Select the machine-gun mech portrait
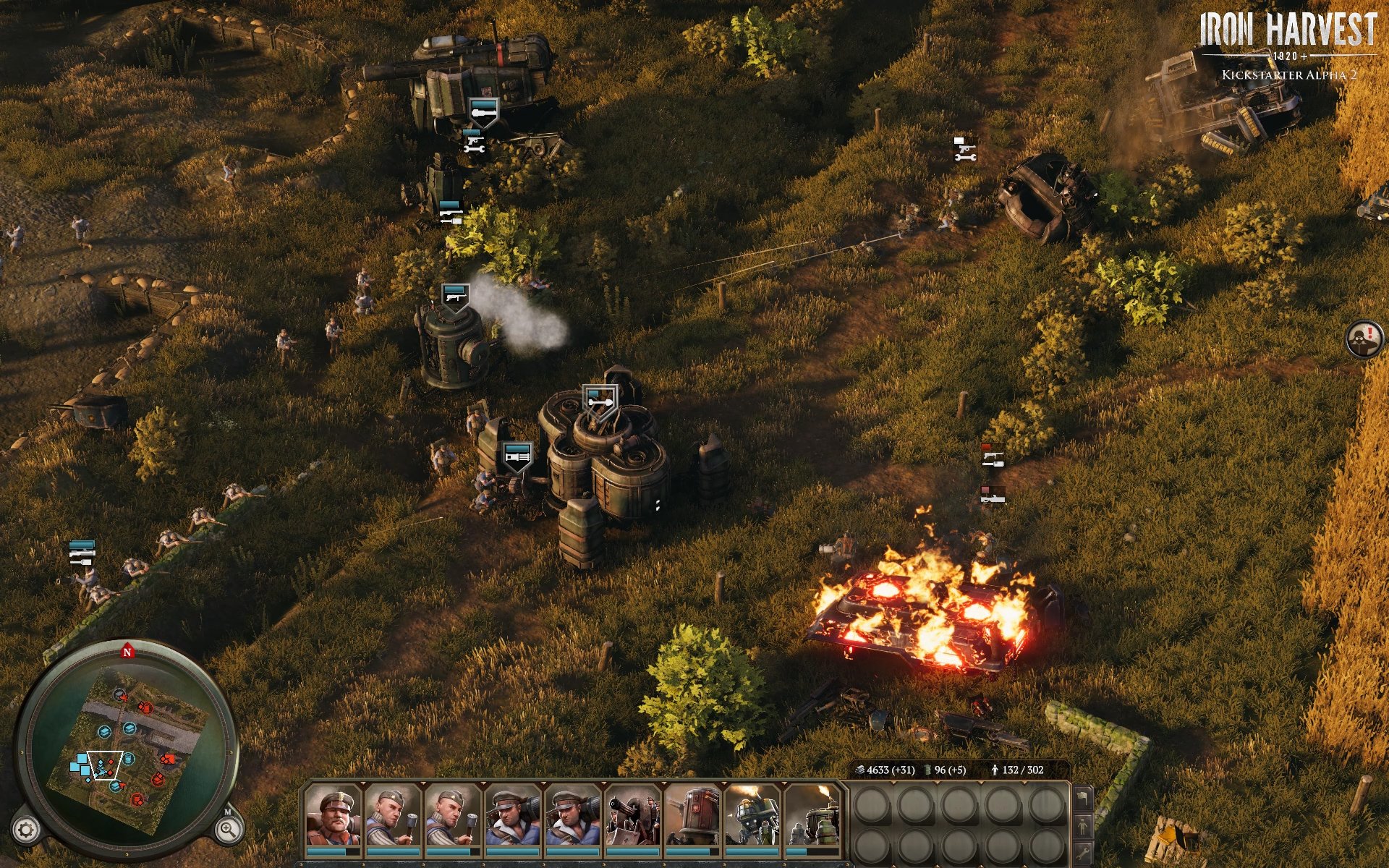This screenshot has height=868, width=1389. click(x=632, y=817)
